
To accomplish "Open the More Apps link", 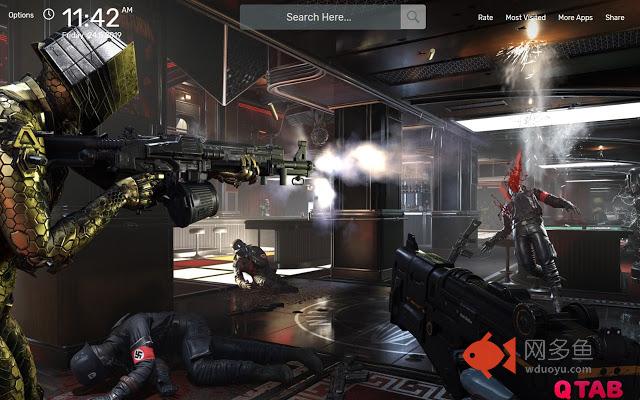I will click(x=574, y=17).
